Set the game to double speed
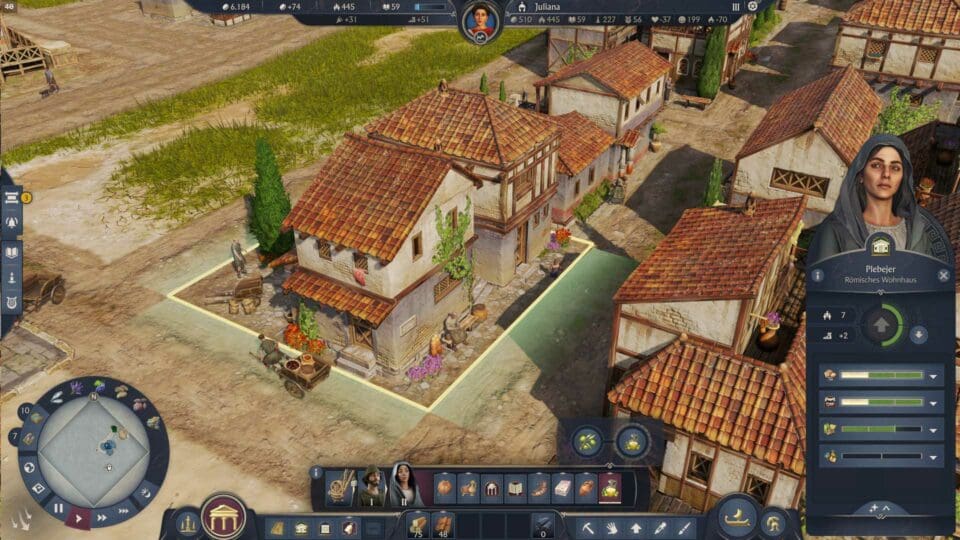Screen dimensions: 960x540 coord(102,518)
